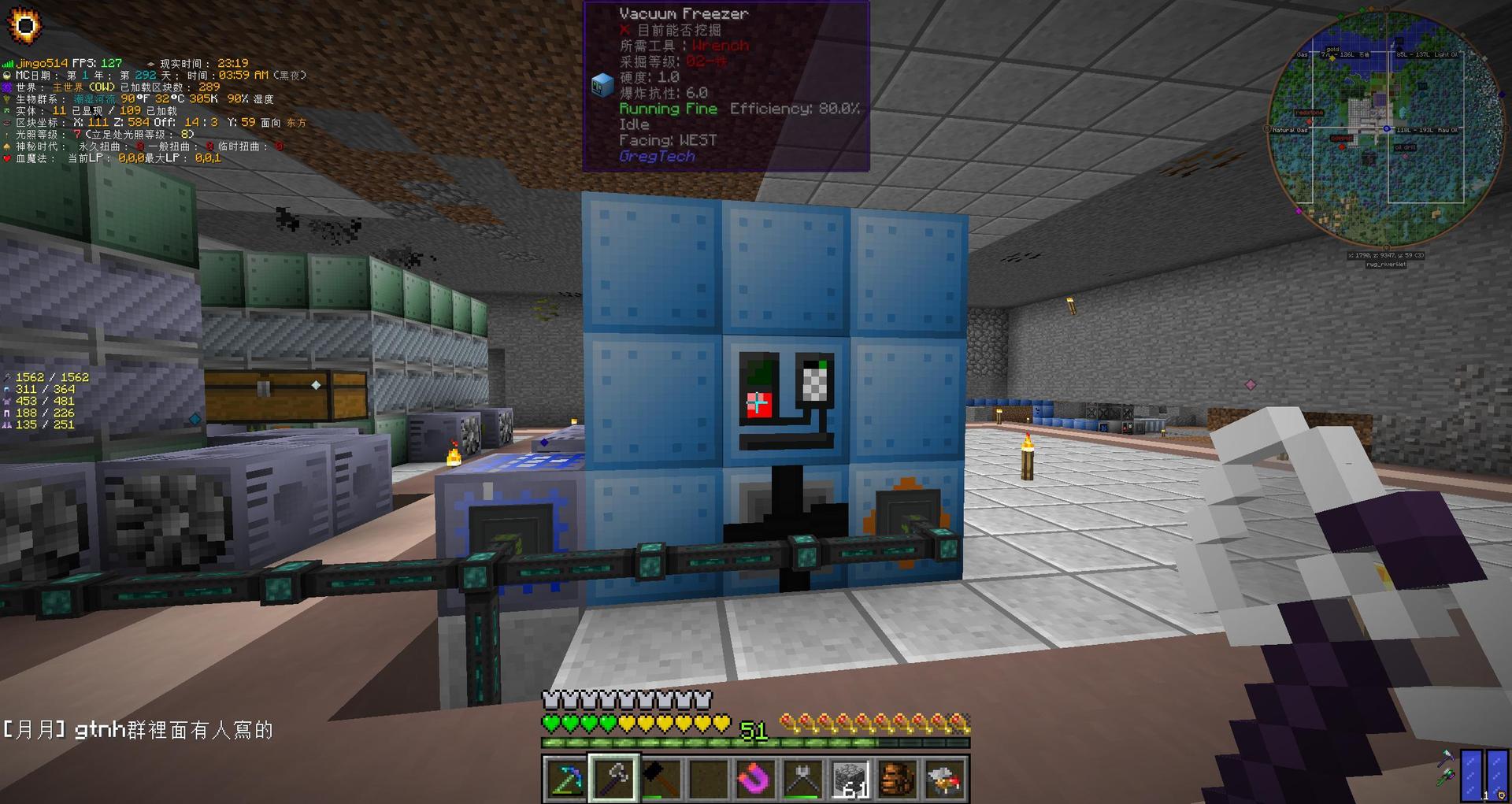The image size is (1512, 804).
Task: Click the redstone waypoint marker on the minimap
Action: [x=1309, y=120]
